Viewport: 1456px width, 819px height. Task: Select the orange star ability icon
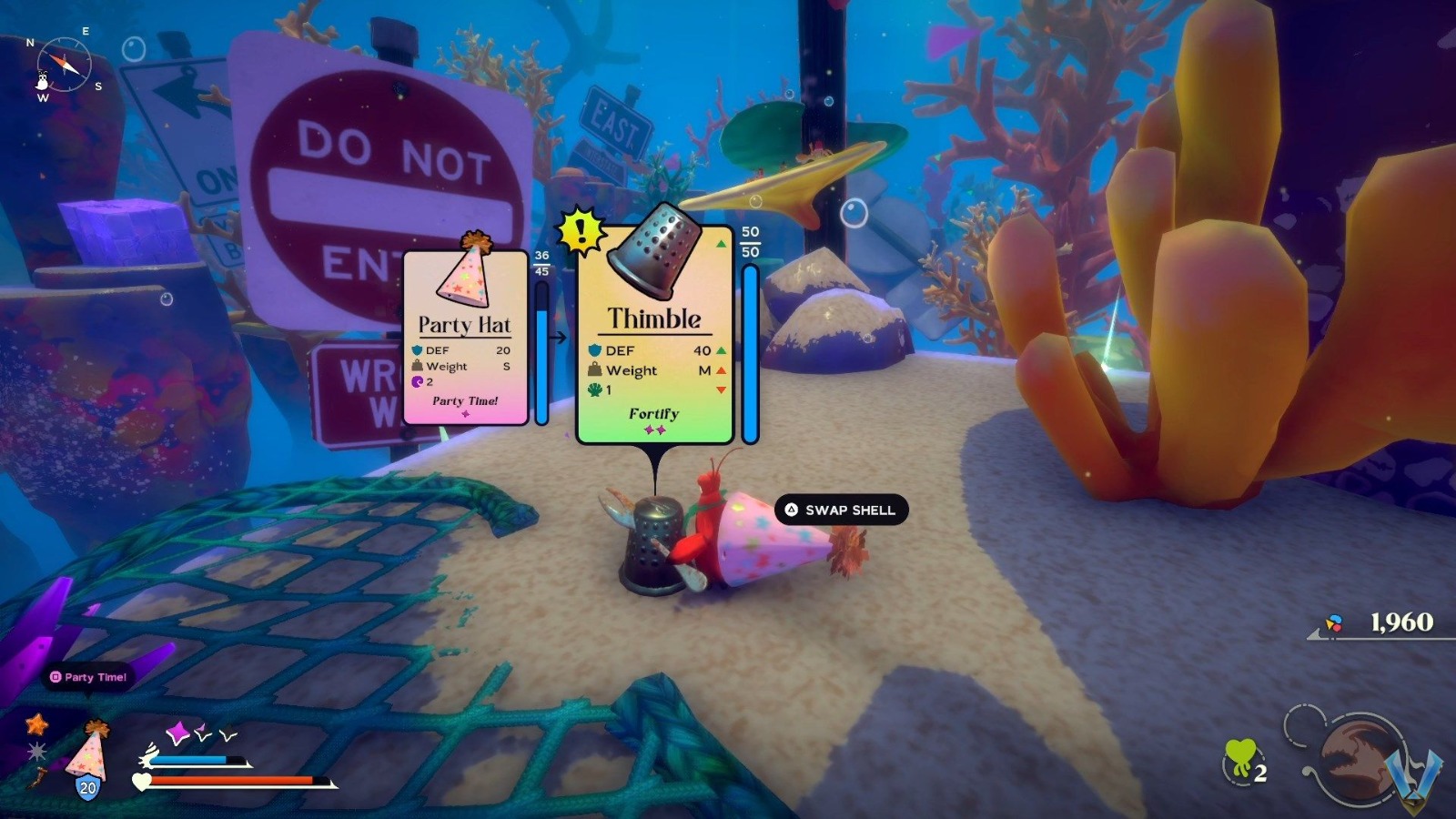[x=36, y=725]
